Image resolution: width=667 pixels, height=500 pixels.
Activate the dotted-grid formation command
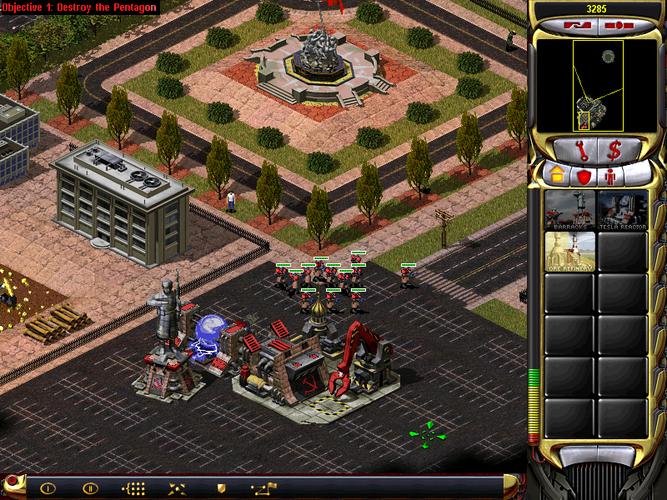132,489
